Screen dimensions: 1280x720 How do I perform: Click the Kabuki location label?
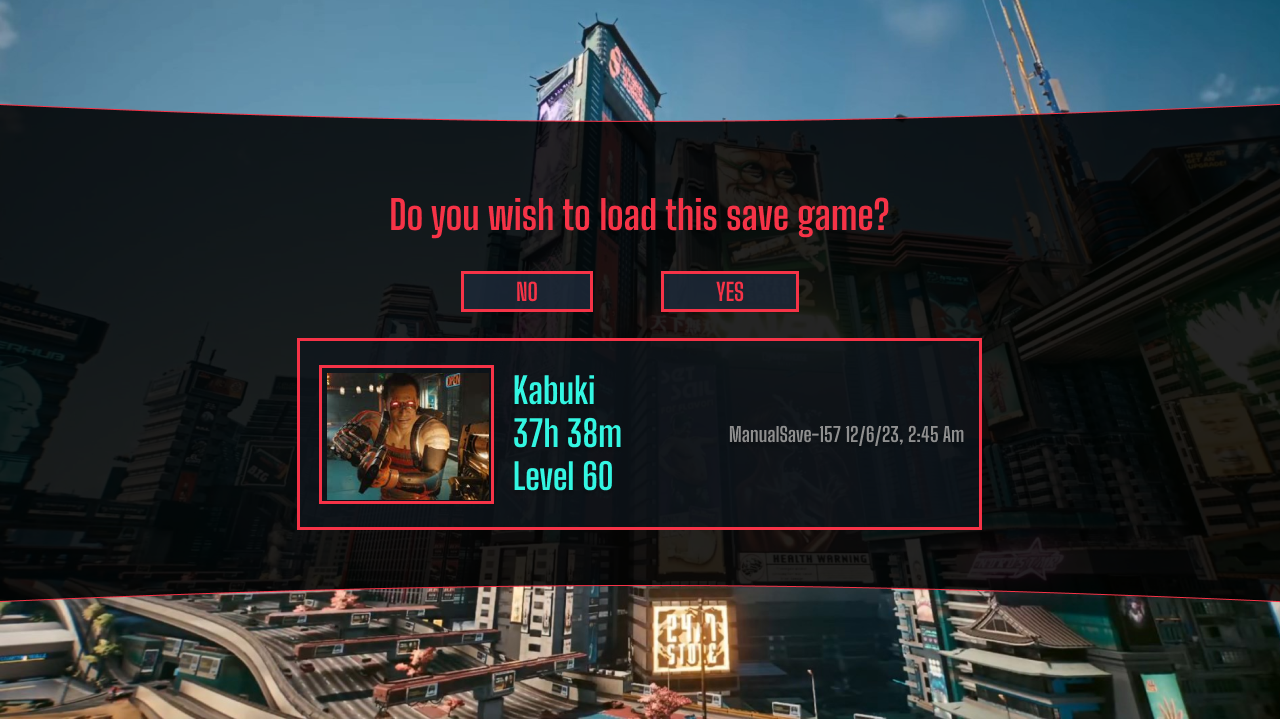click(554, 391)
